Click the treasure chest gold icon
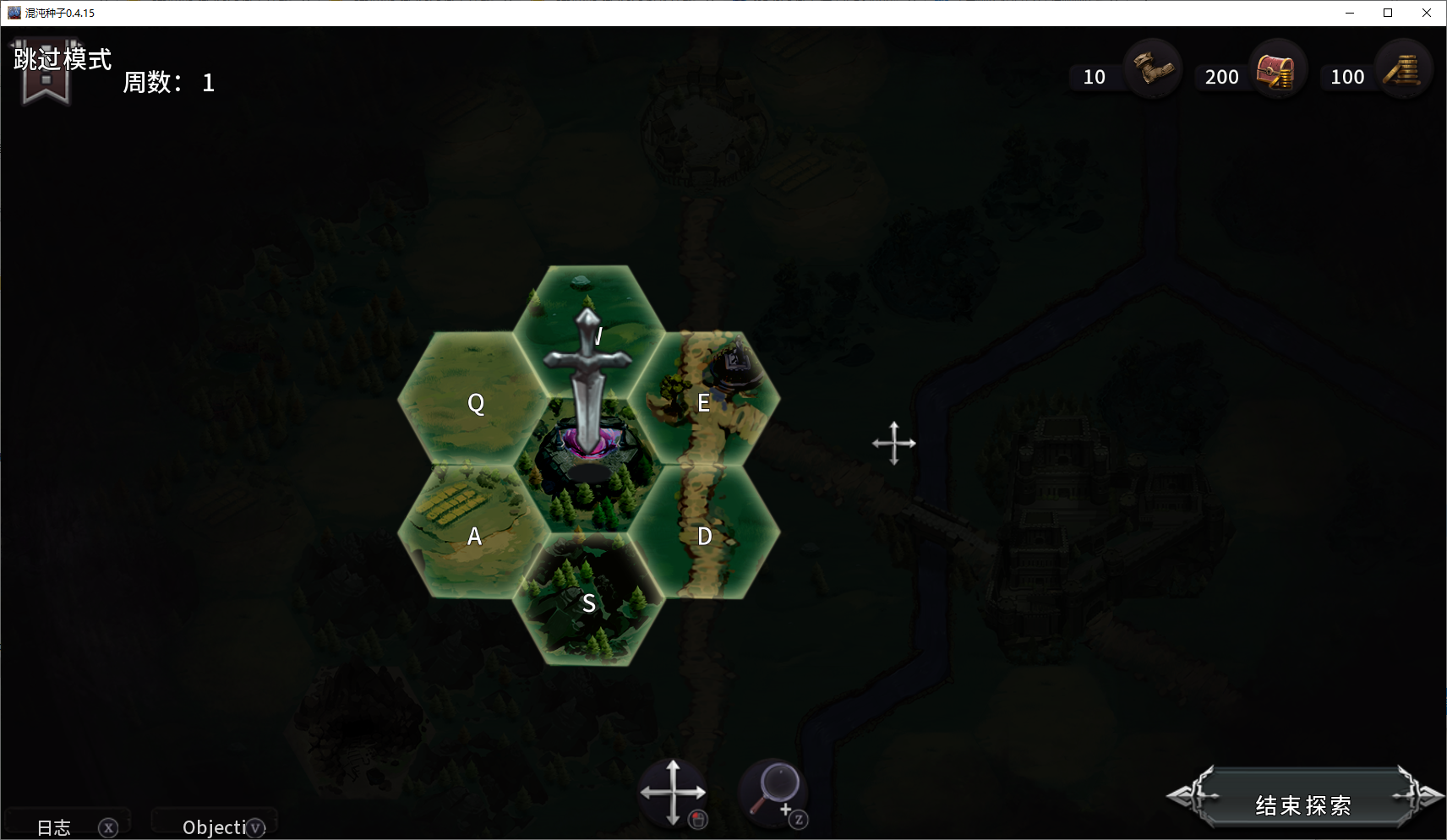 click(1276, 71)
